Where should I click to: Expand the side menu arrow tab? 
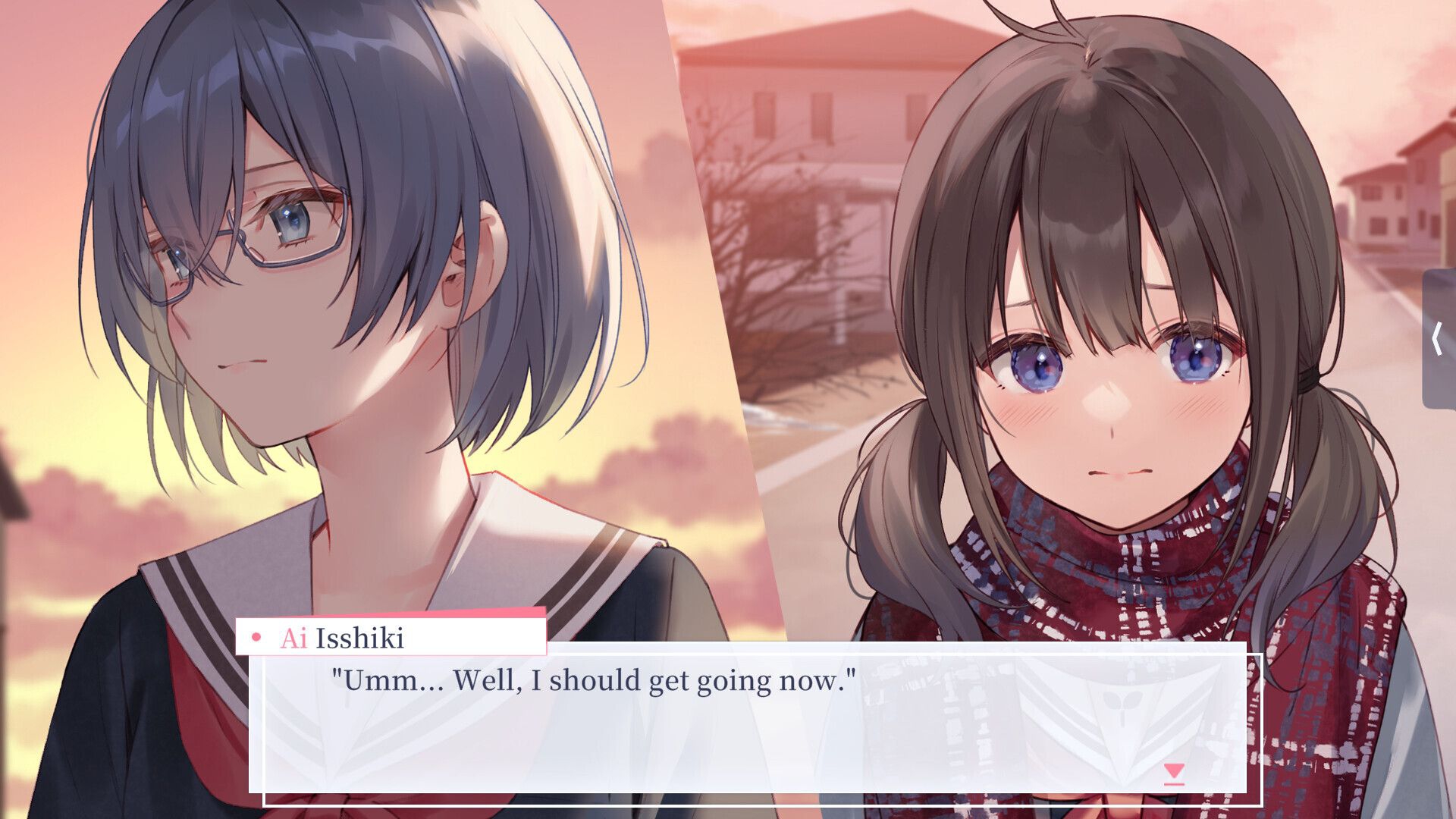(1439, 338)
